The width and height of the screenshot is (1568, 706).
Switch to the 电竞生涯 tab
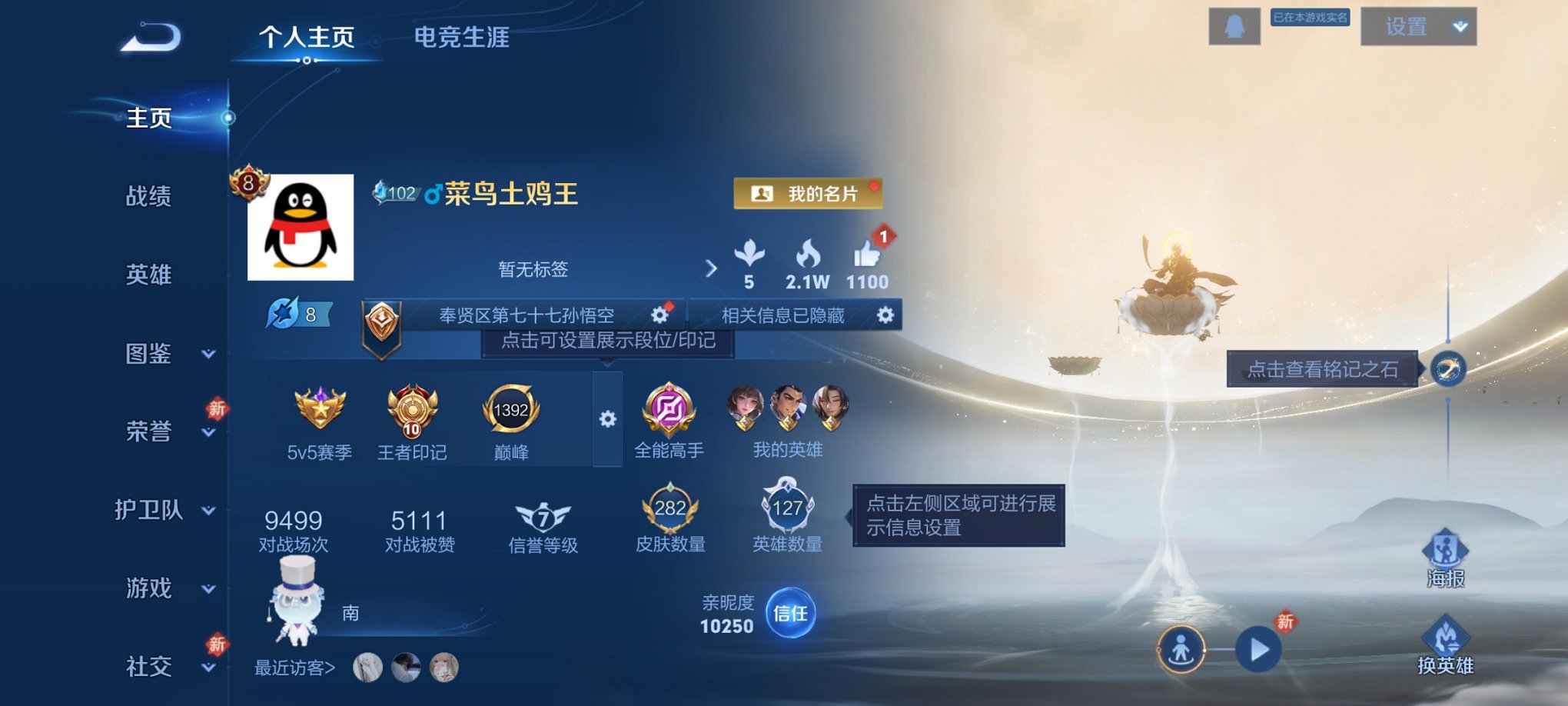pyautogui.click(x=463, y=37)
